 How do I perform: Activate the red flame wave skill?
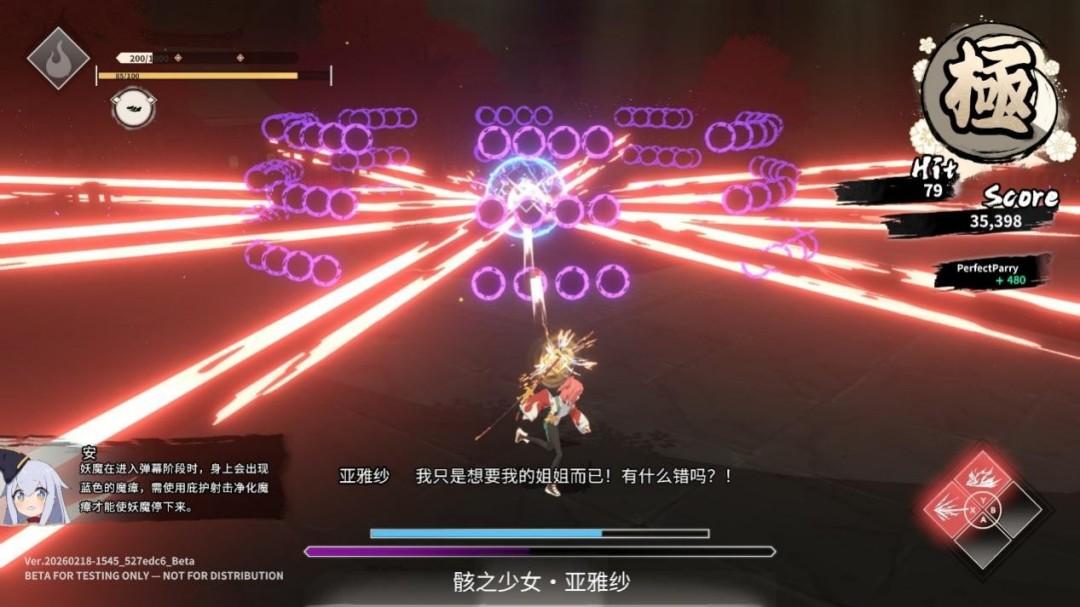click(980, 477)
